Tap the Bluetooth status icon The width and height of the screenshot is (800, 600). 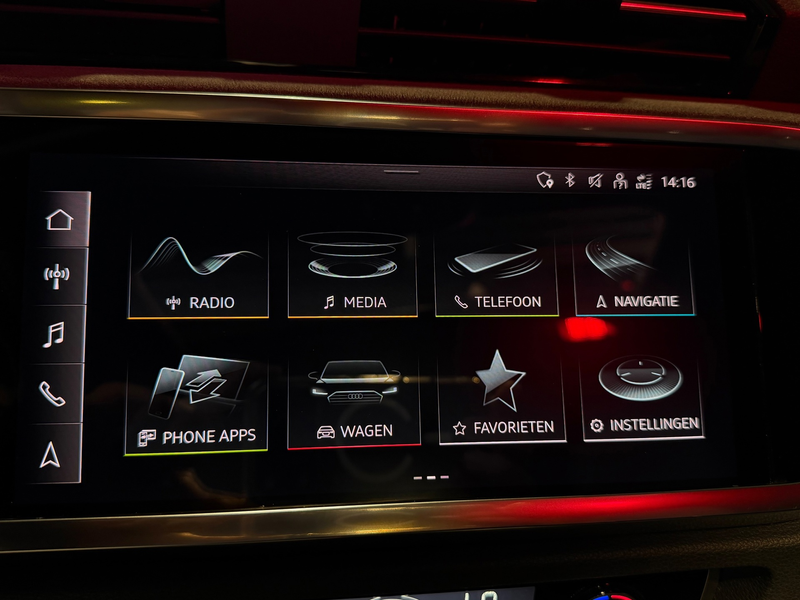click(x=571, y=181)
